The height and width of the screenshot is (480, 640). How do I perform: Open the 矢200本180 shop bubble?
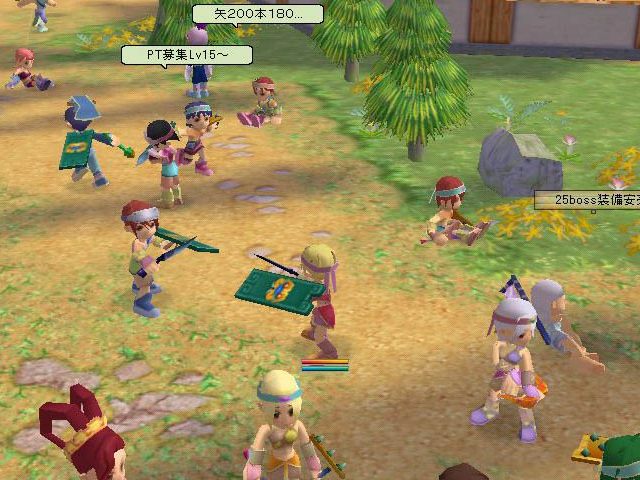coord(257,14)
